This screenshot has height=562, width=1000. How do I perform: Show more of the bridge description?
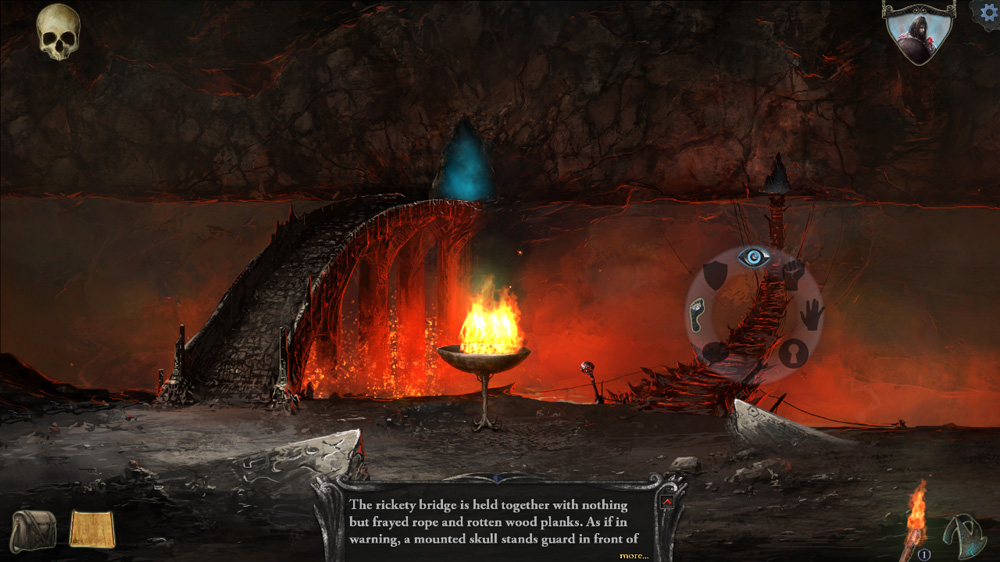click(632, 555)
